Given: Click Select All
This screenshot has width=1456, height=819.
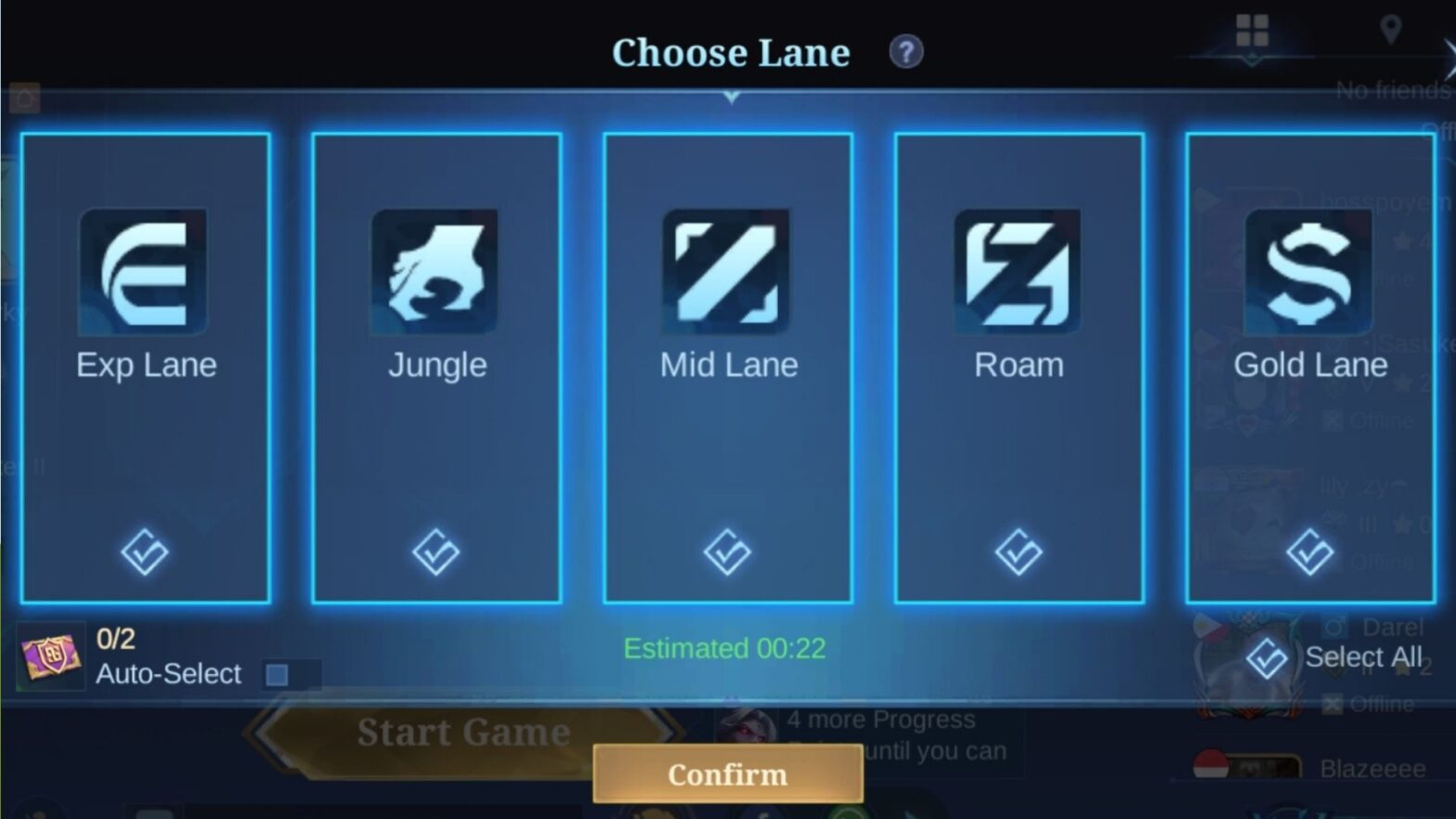Looking at the screenshot, I should click(1364, 656).
